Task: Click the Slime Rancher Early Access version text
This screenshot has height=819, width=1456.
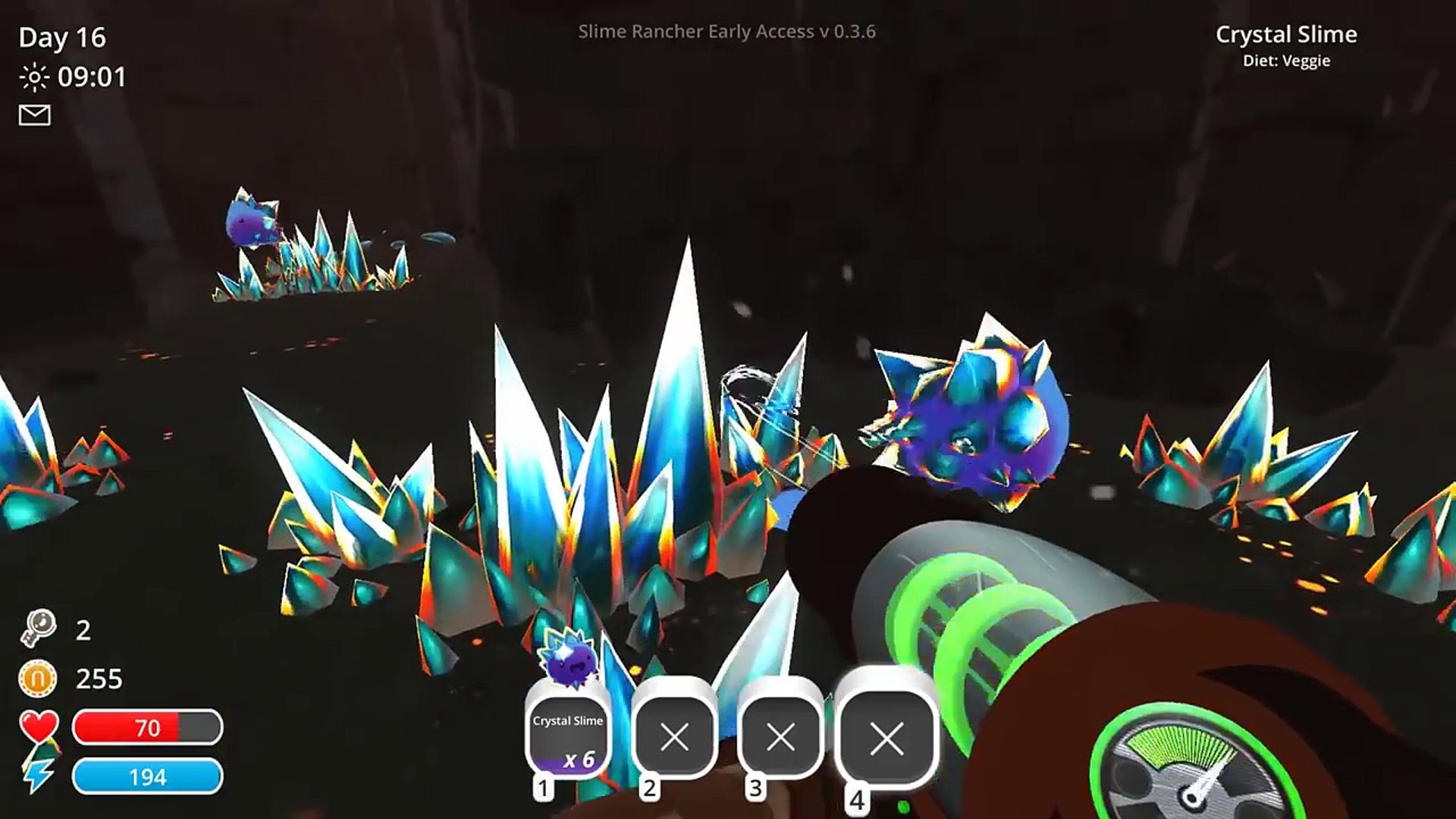Action: click(x=728, y=31)
